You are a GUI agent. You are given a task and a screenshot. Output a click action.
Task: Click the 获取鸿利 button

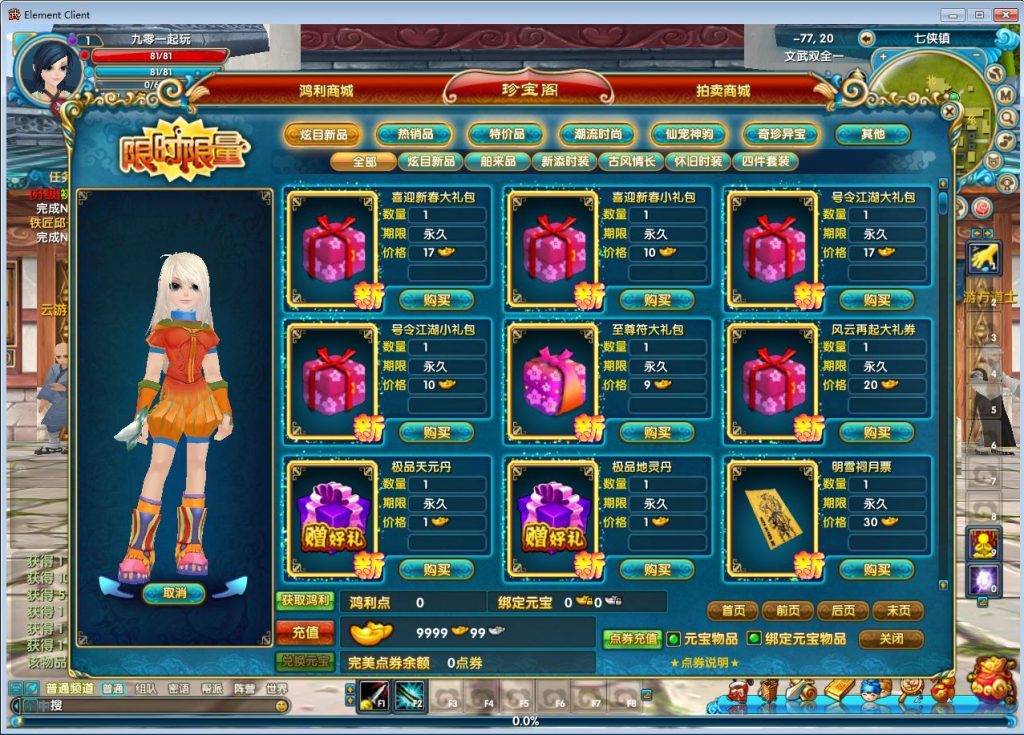click(305, 601)
